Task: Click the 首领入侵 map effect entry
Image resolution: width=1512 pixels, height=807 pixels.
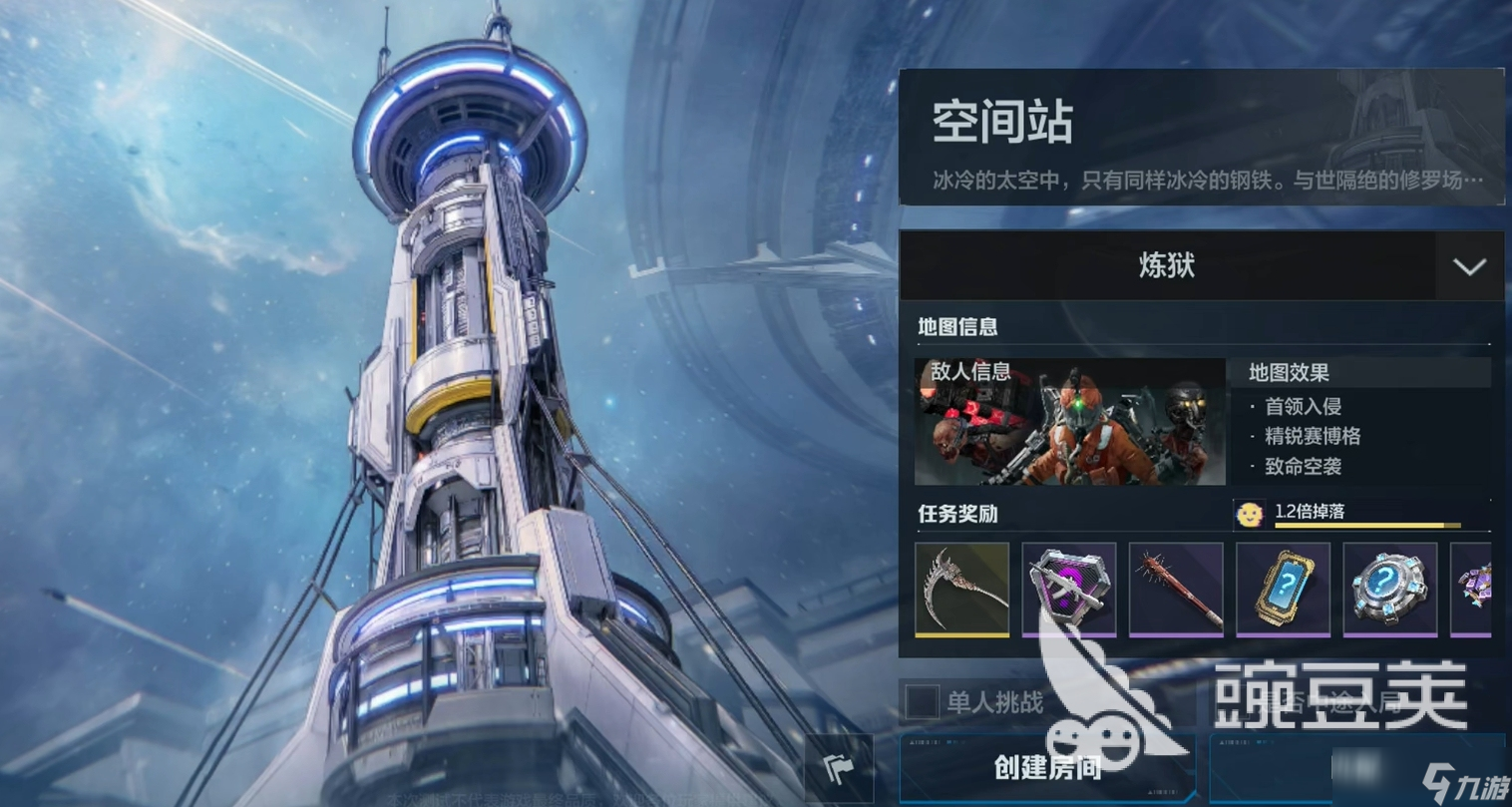Action: pos(1302,407)
